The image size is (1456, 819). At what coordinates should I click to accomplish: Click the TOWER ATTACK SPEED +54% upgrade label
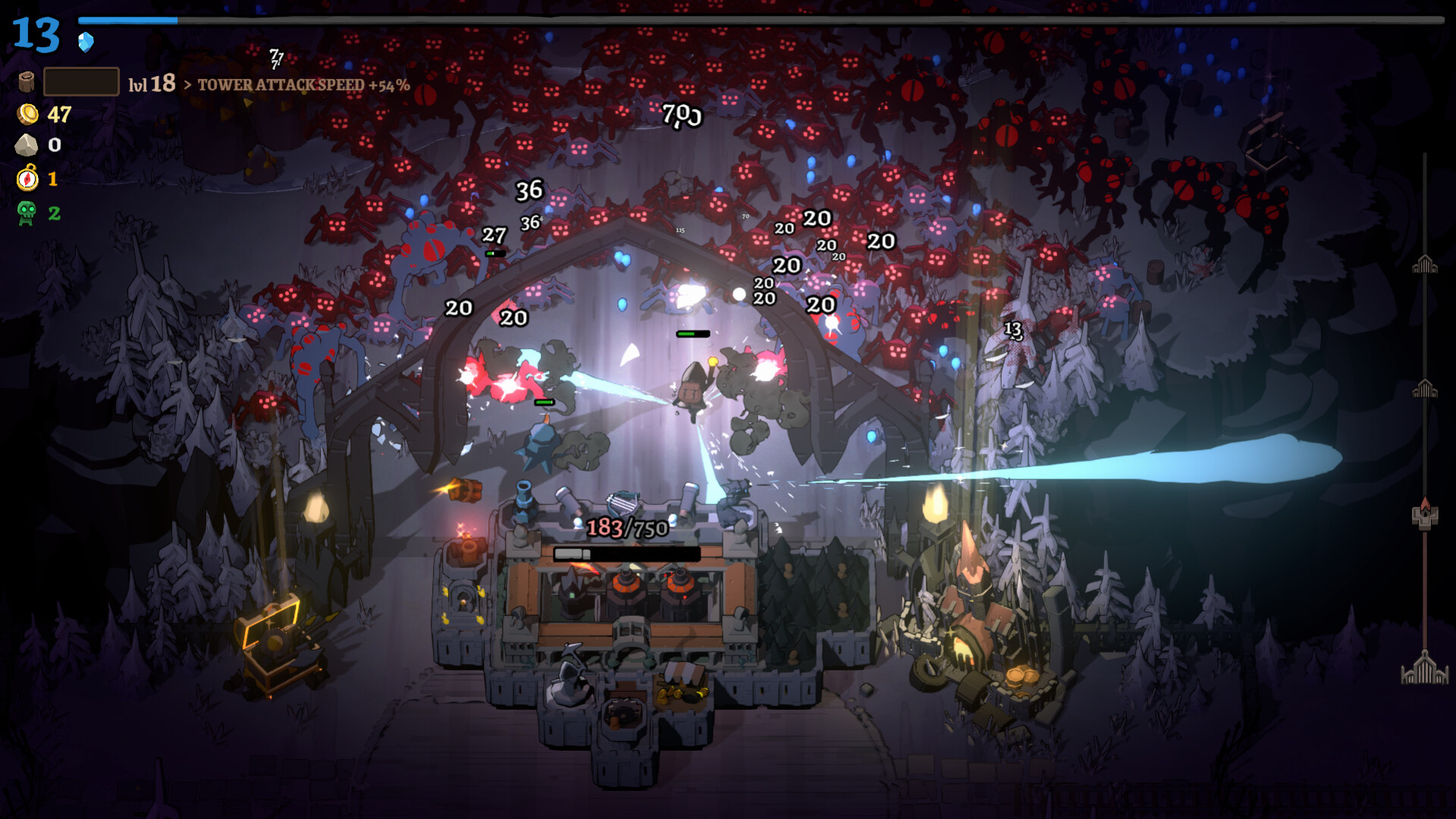pyautogui.click(x=303, y=86)
